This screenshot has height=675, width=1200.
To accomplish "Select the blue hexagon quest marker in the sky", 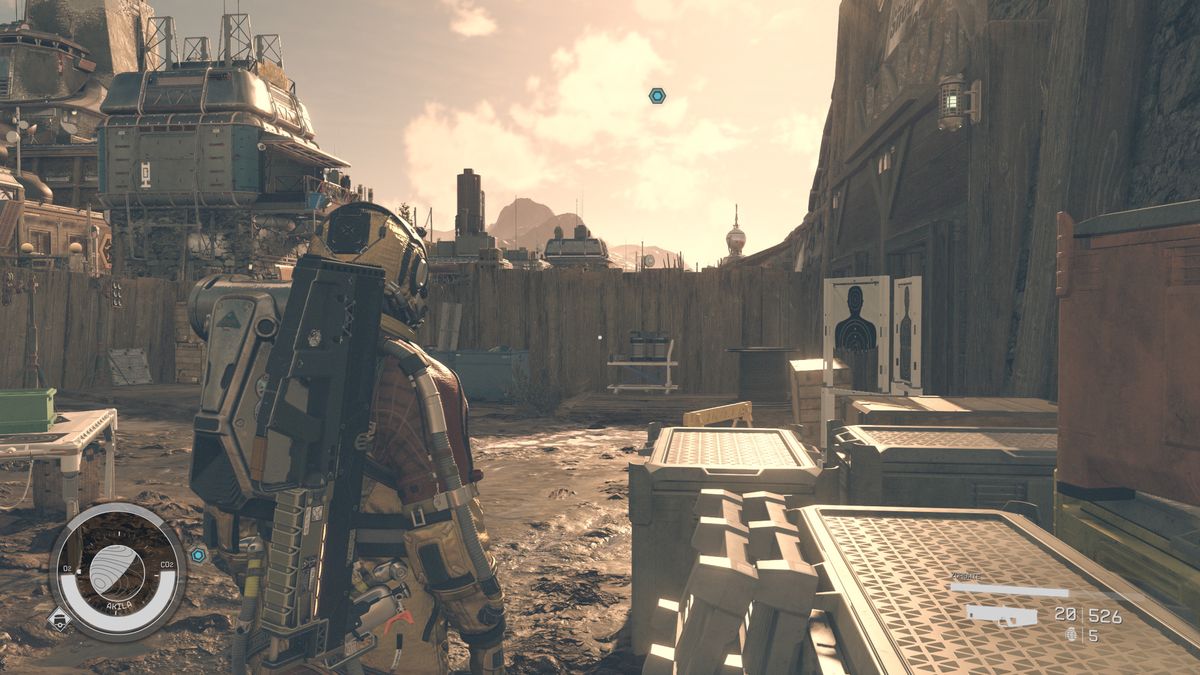I will pos(657,96).
